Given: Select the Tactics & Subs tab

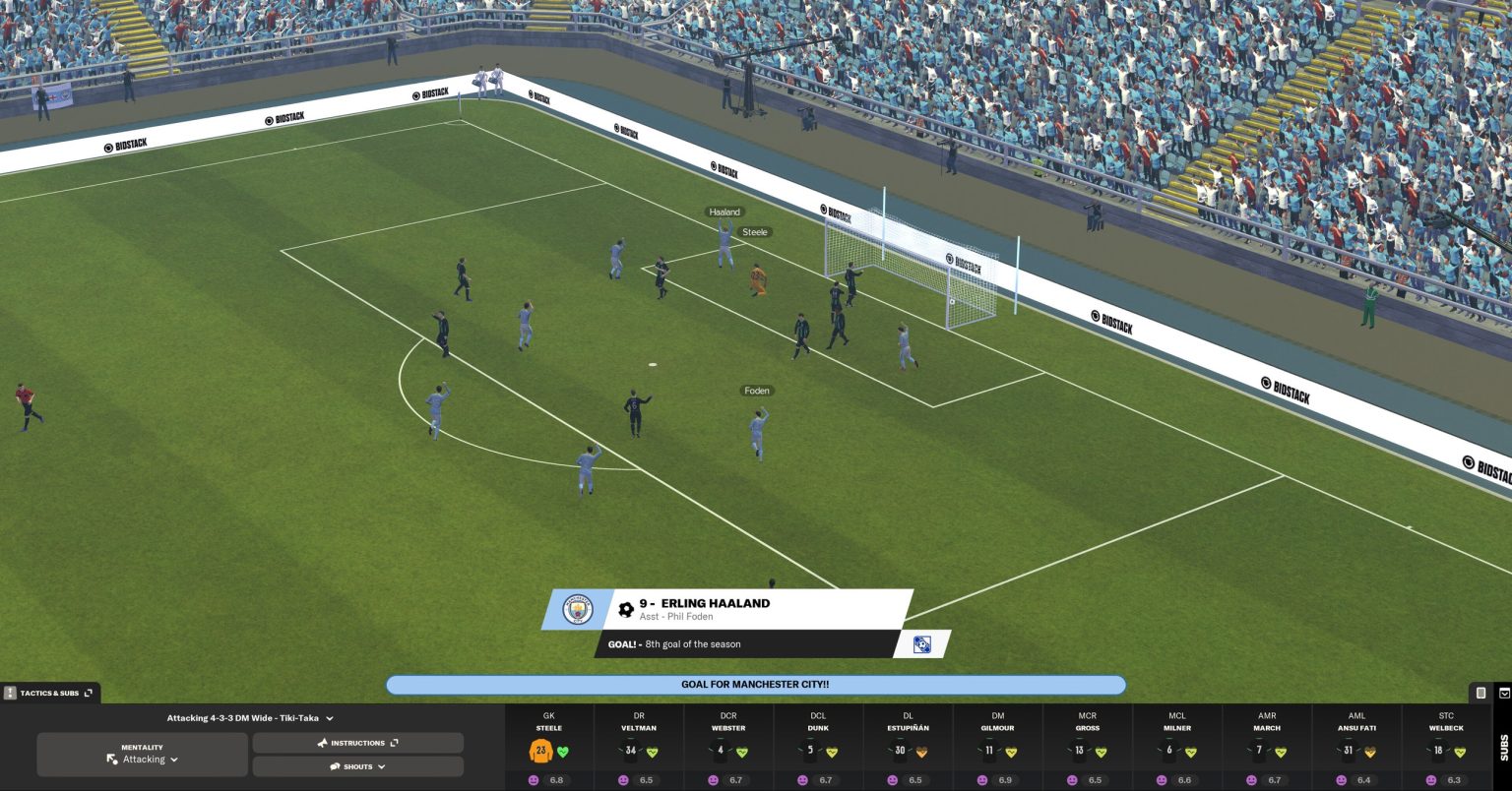Looking at the screenshot, I should pos(47,693).
